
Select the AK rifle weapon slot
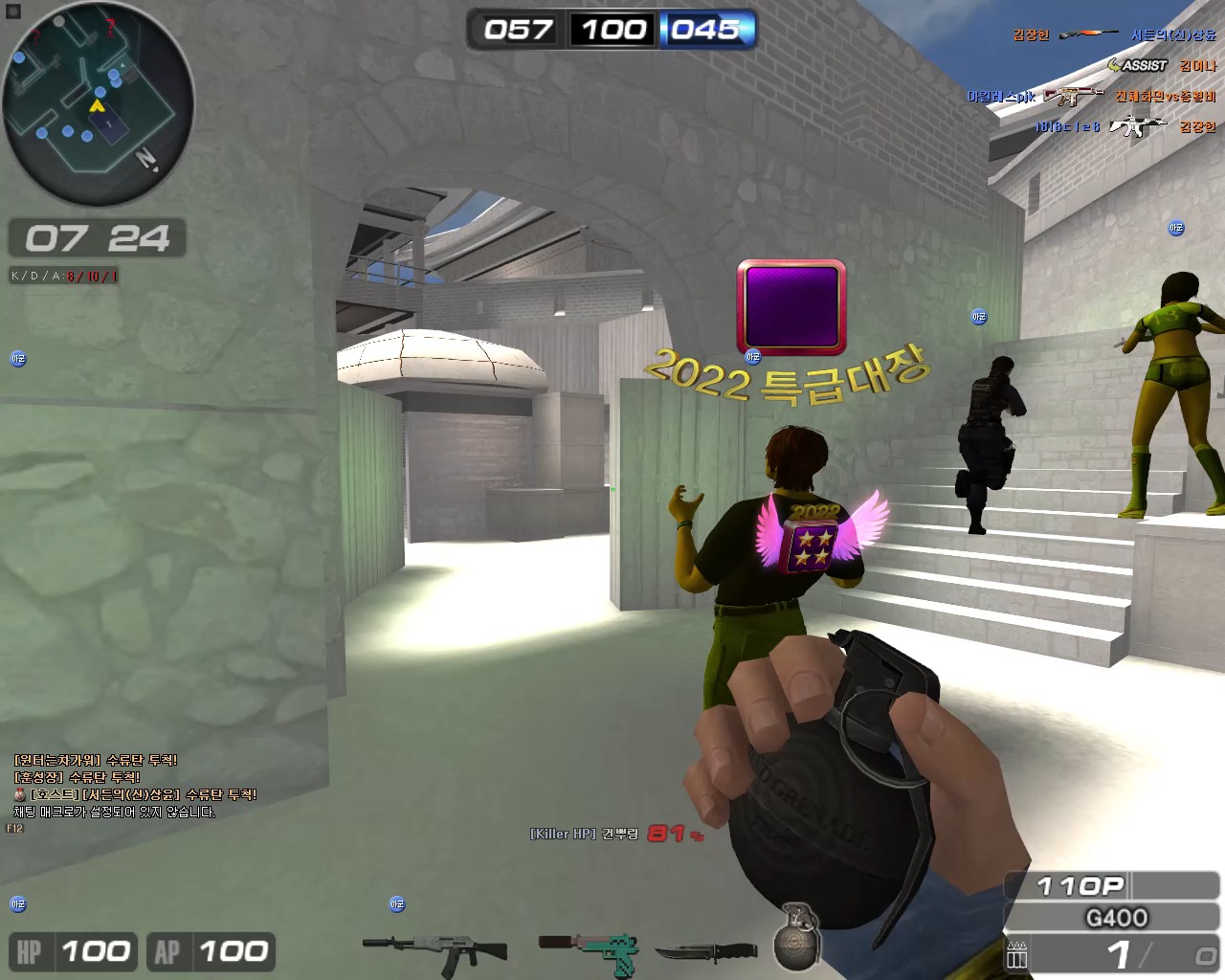(435, 950)
